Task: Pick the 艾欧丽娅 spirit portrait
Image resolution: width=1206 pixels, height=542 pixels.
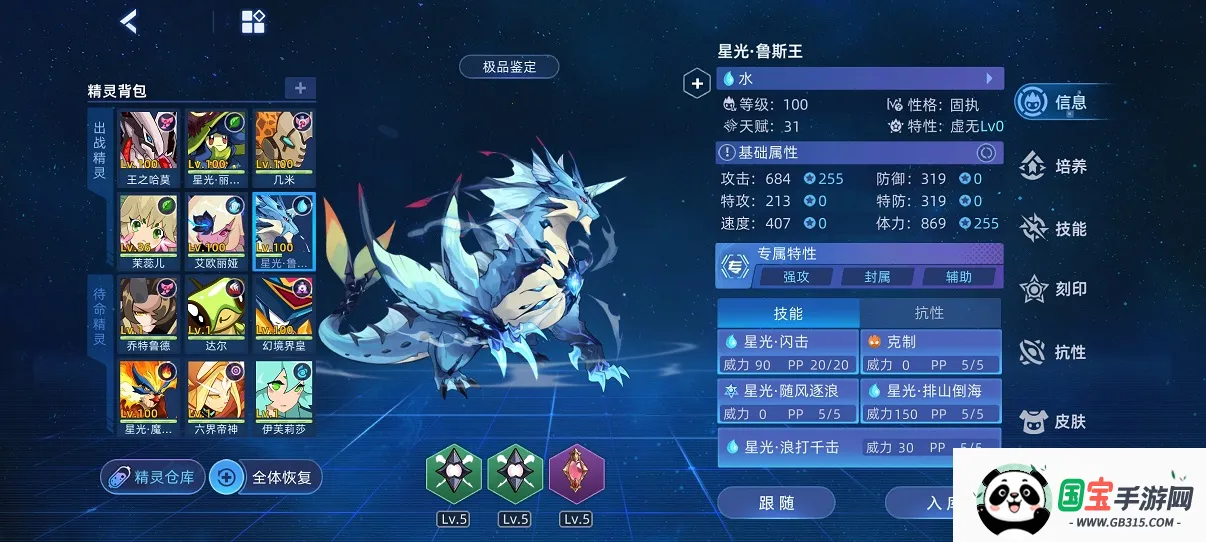Action: 216,229
